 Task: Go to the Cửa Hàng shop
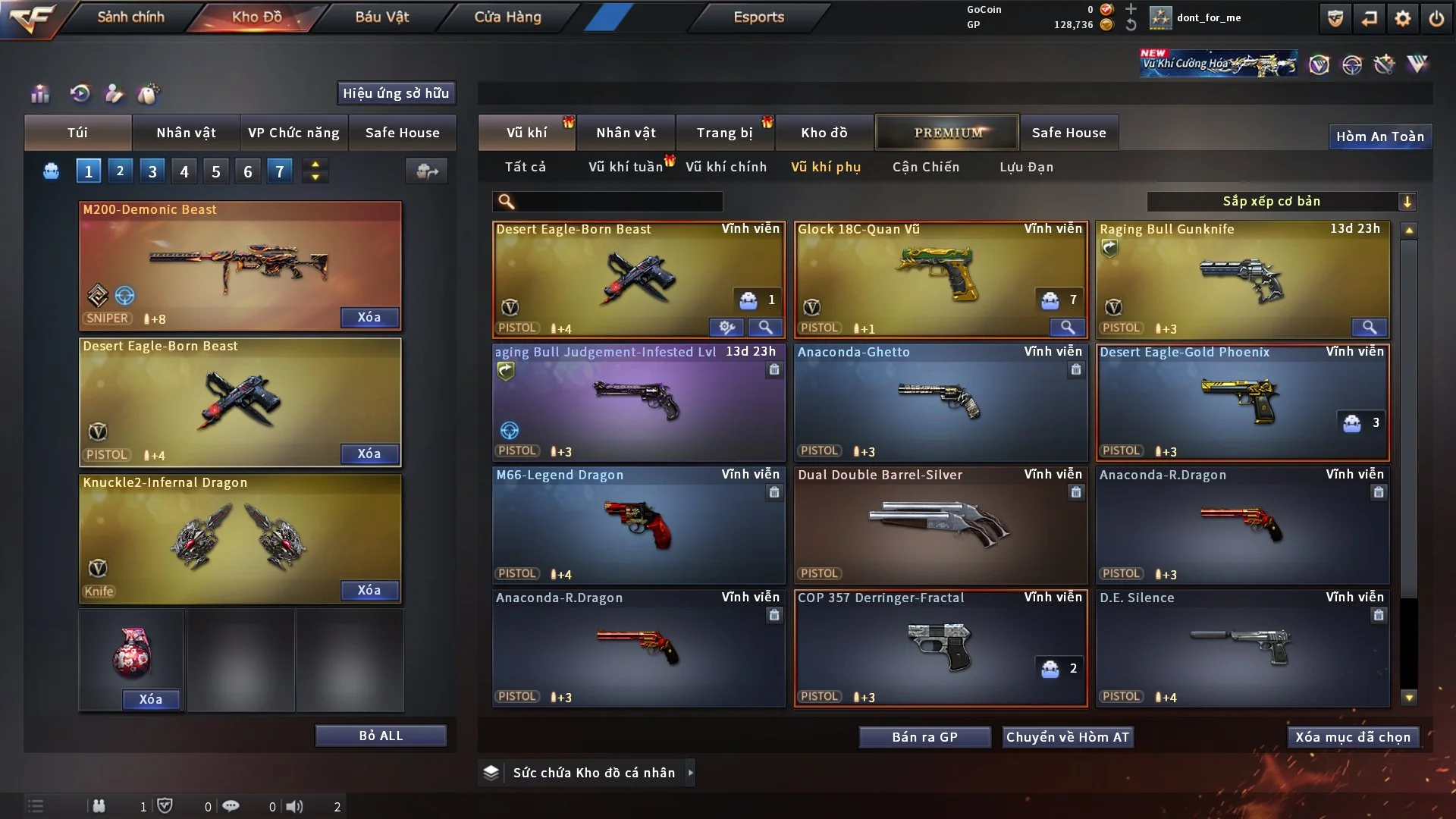pos(507,17)
